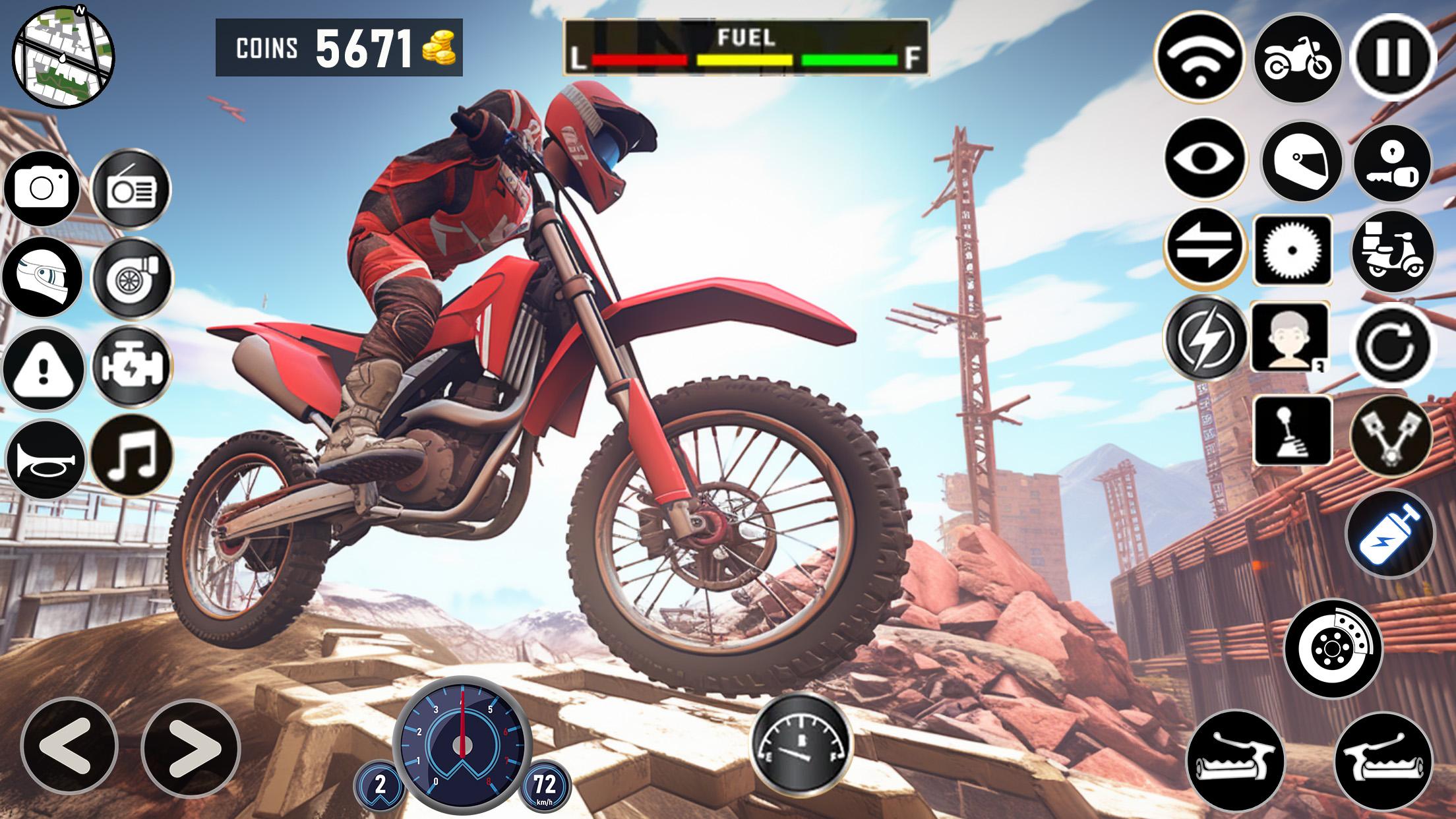Toggle the hazard warning triangle
Screen dimensions: 1456x819
tap(44, 368)
